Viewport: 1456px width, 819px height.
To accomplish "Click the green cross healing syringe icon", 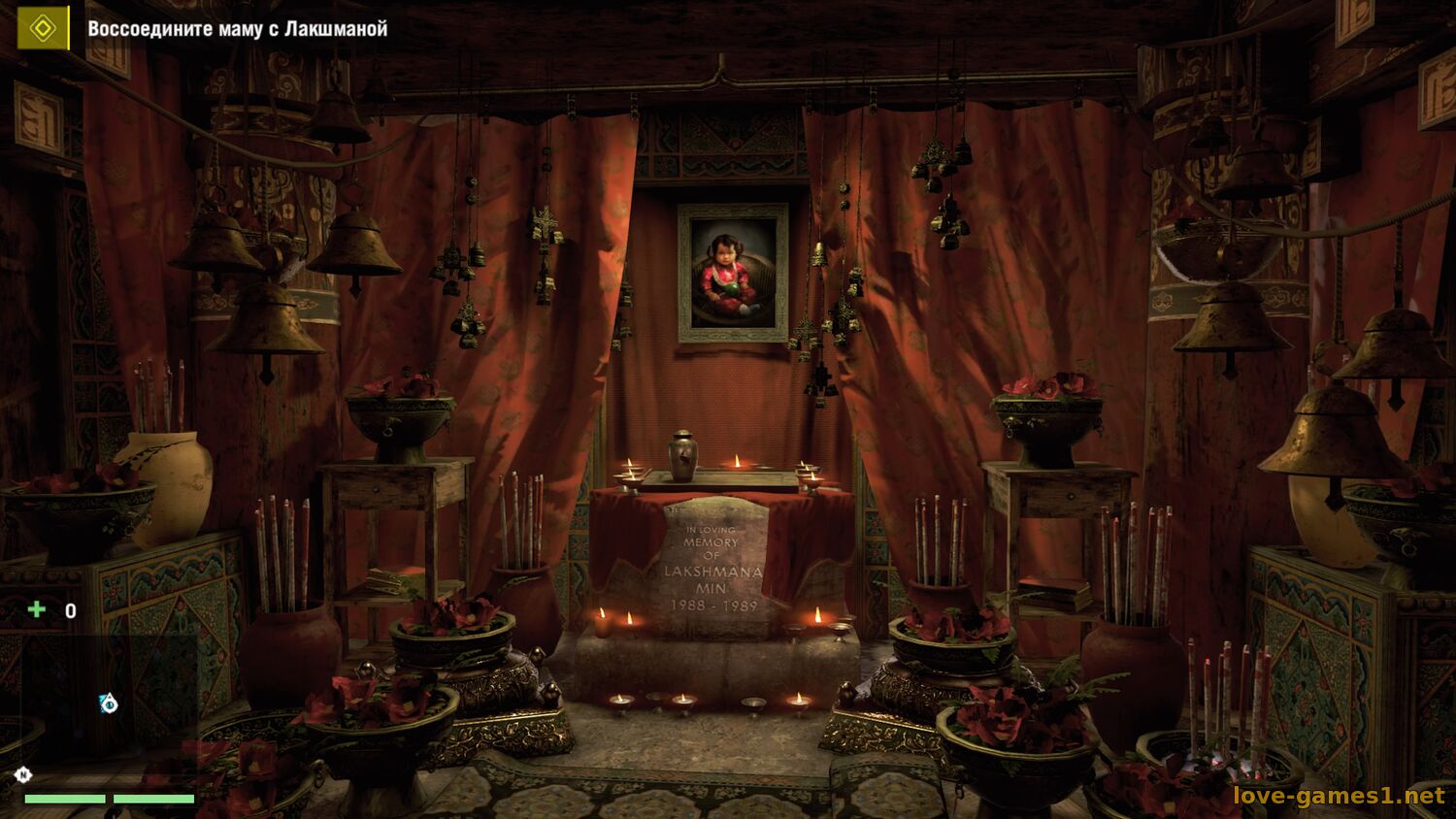I will coord(37,609).
